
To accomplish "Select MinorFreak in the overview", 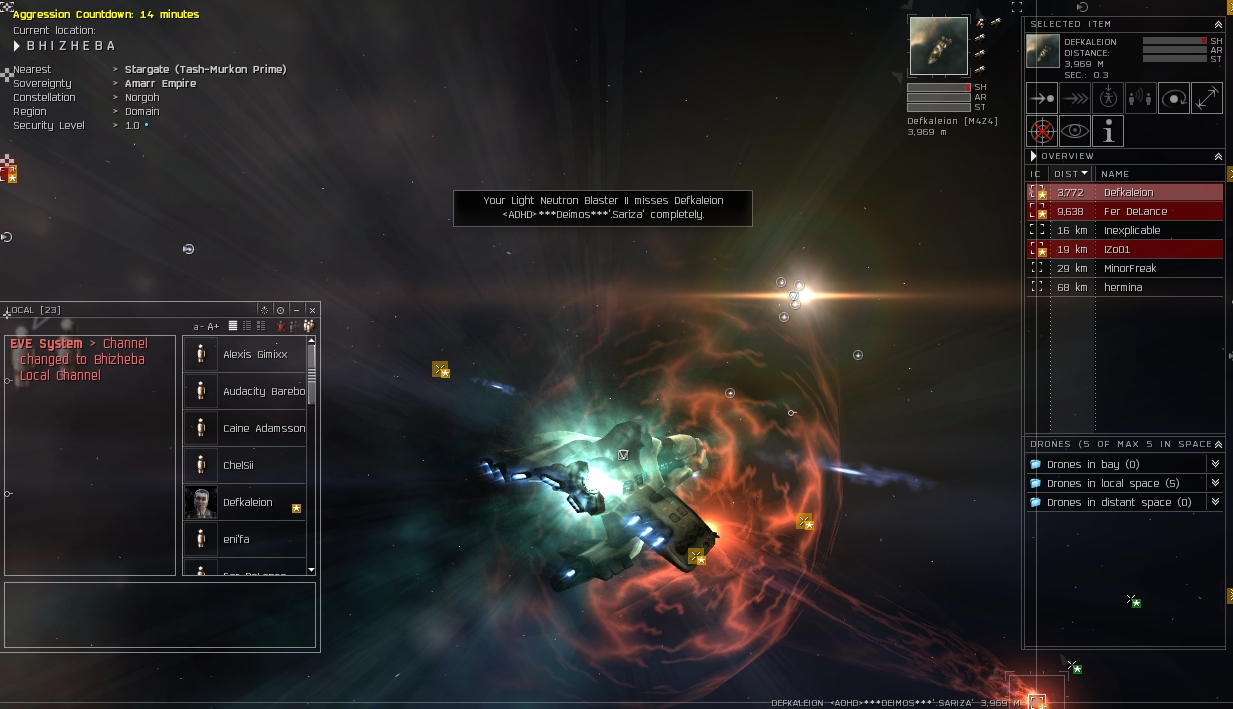I will [x=1129, y=268].
